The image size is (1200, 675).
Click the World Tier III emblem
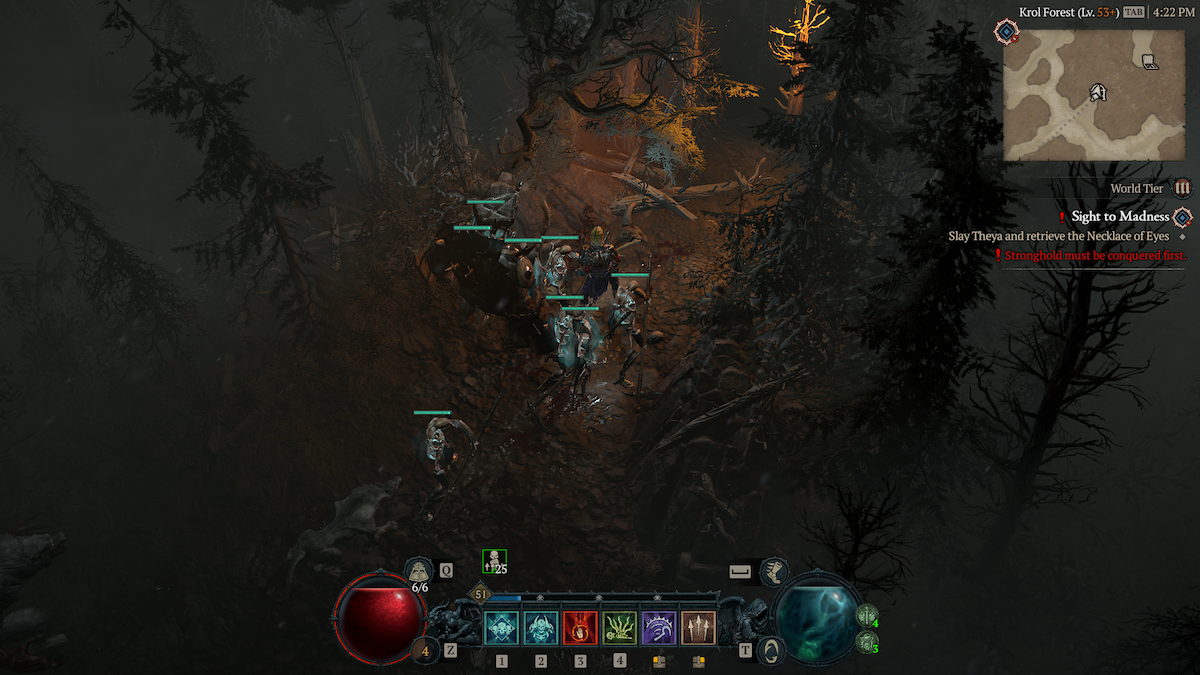coord(1183,188)
